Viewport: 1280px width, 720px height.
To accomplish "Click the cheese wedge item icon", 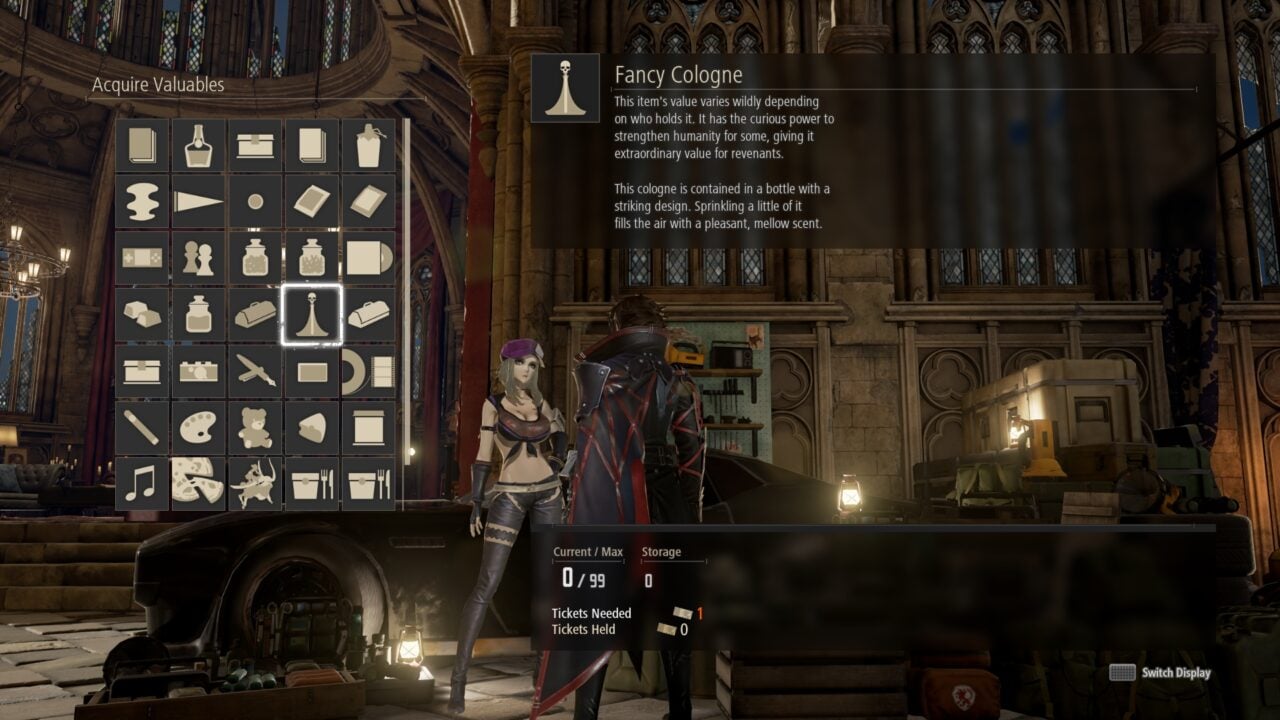I will point(313,426).
